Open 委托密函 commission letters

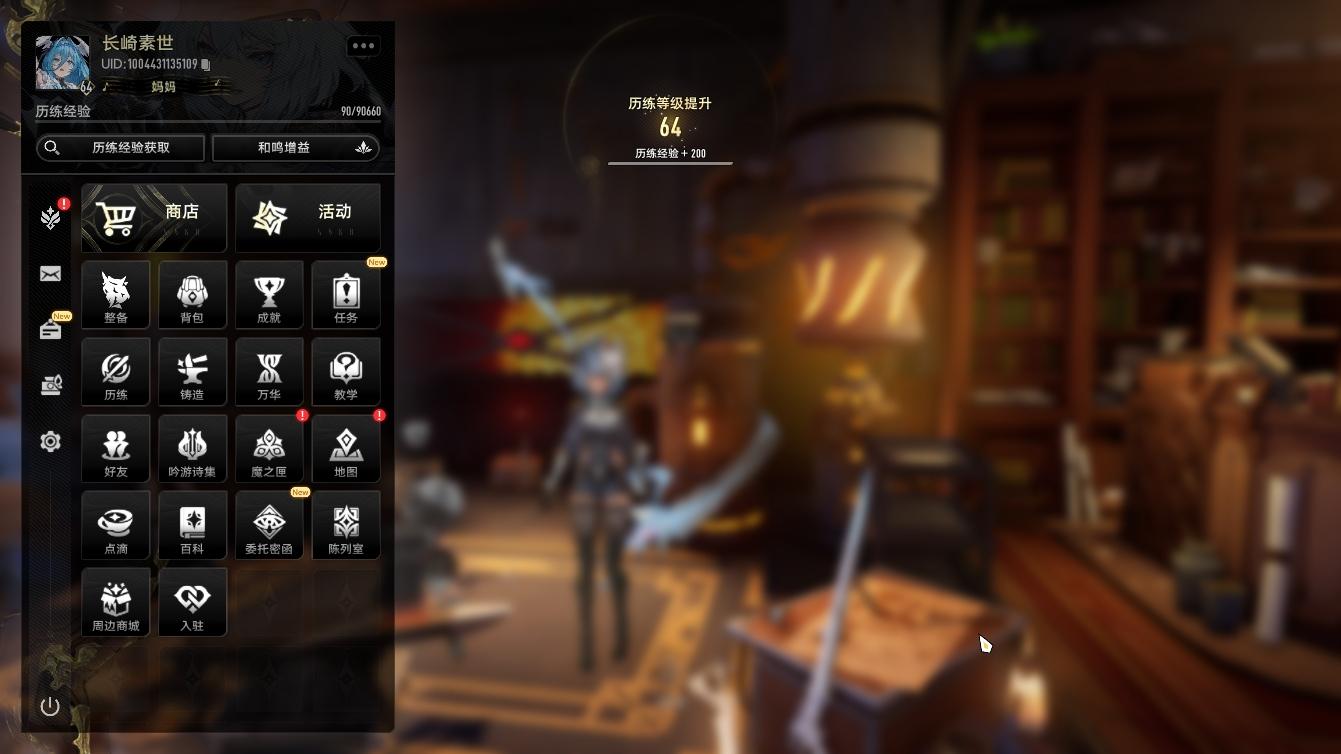269,526
